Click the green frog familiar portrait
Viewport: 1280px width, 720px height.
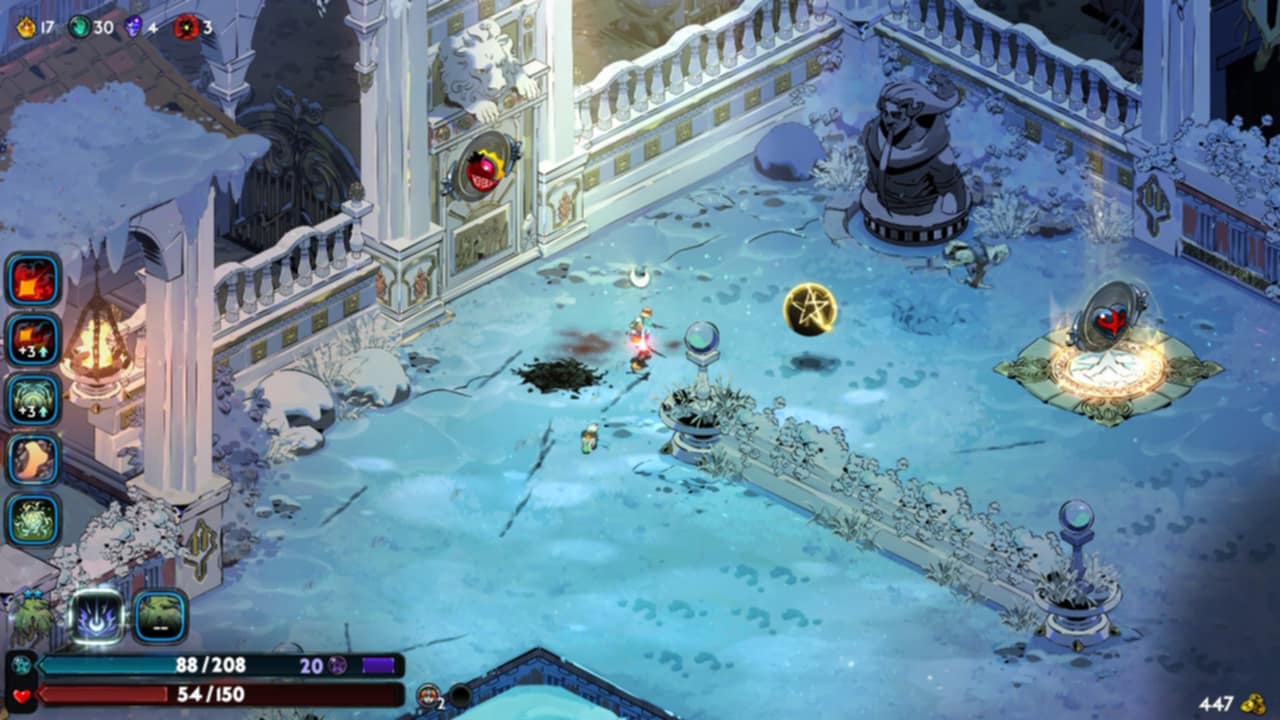tap(32, 617)
